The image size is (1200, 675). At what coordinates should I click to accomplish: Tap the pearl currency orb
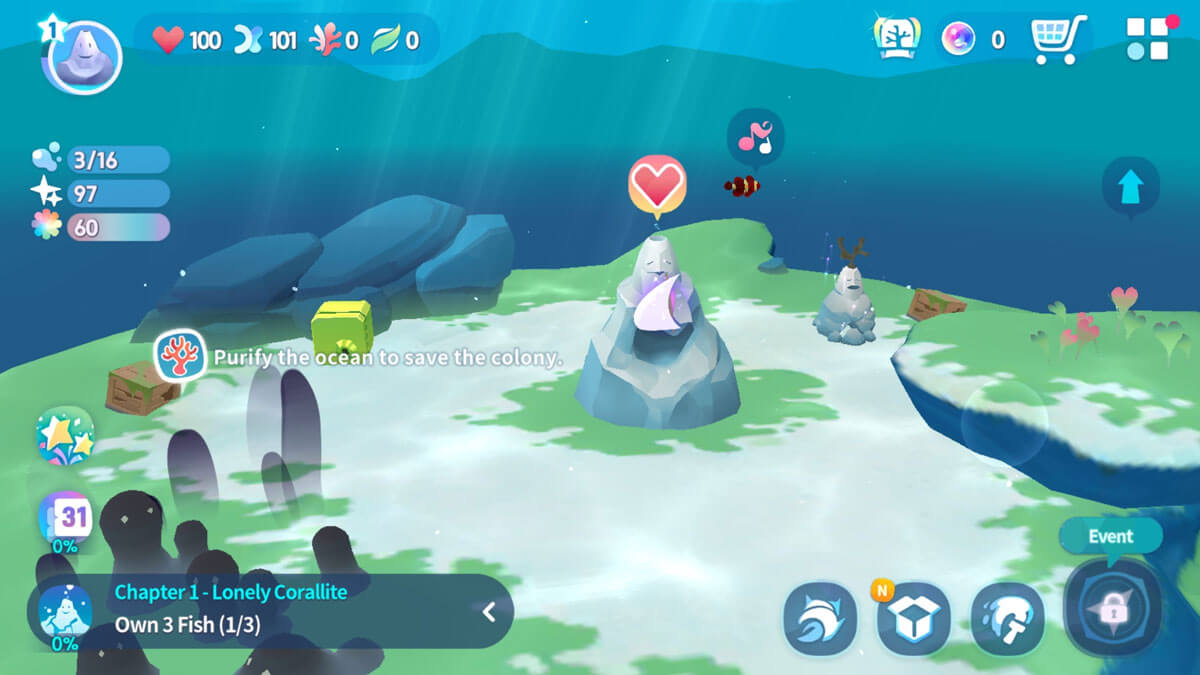pos(958,40)
